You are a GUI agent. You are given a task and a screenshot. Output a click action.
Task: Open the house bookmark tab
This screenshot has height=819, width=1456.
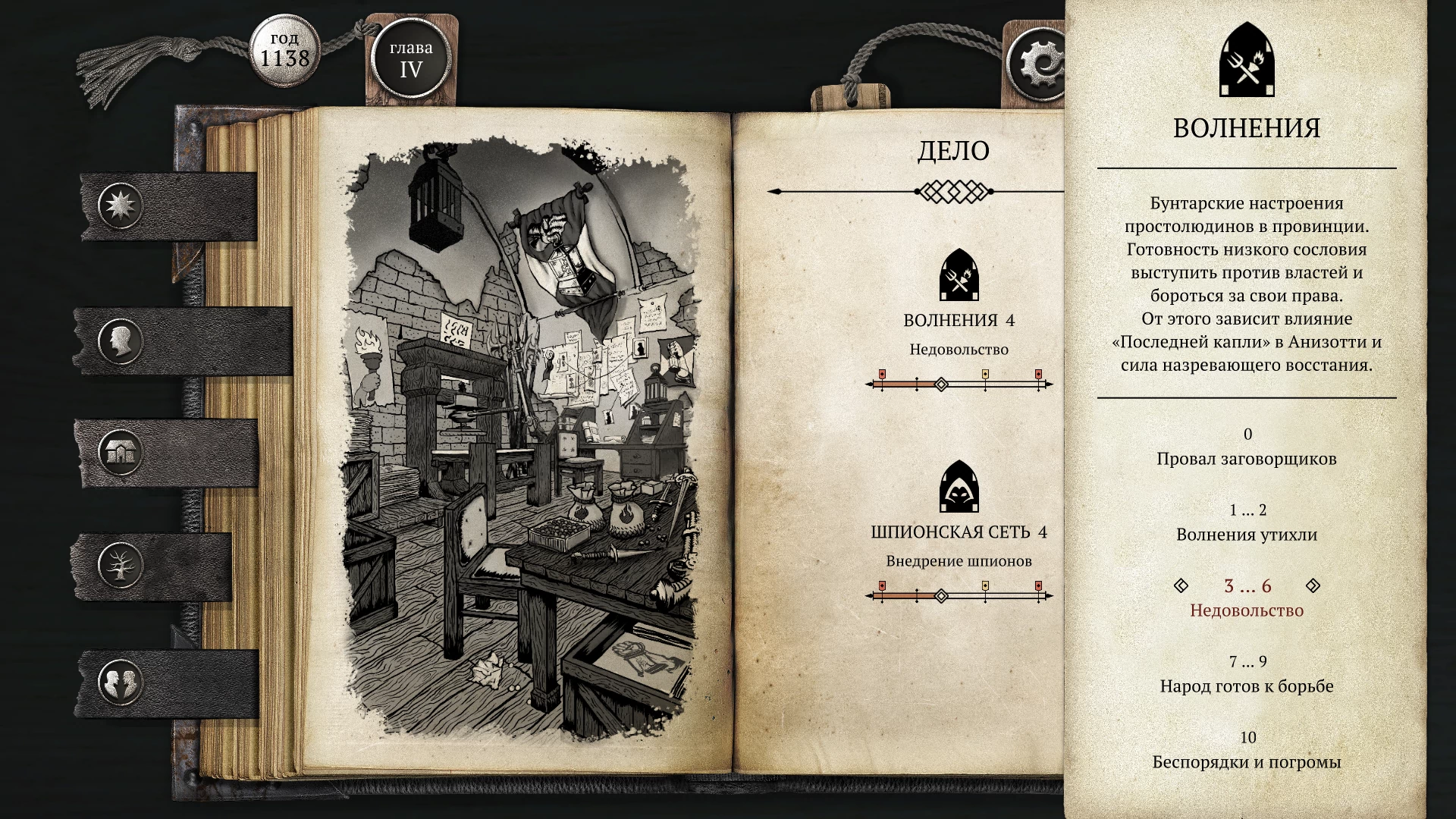click(x=121, y=453)
